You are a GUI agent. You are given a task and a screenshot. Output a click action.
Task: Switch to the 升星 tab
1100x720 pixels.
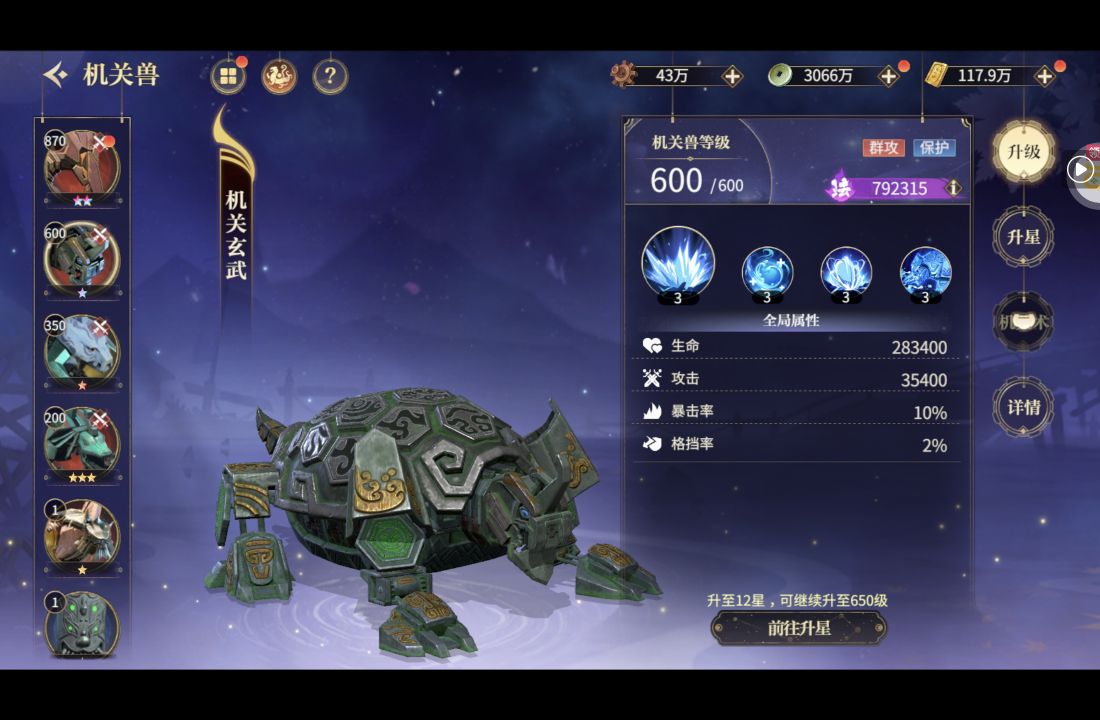1023,238
